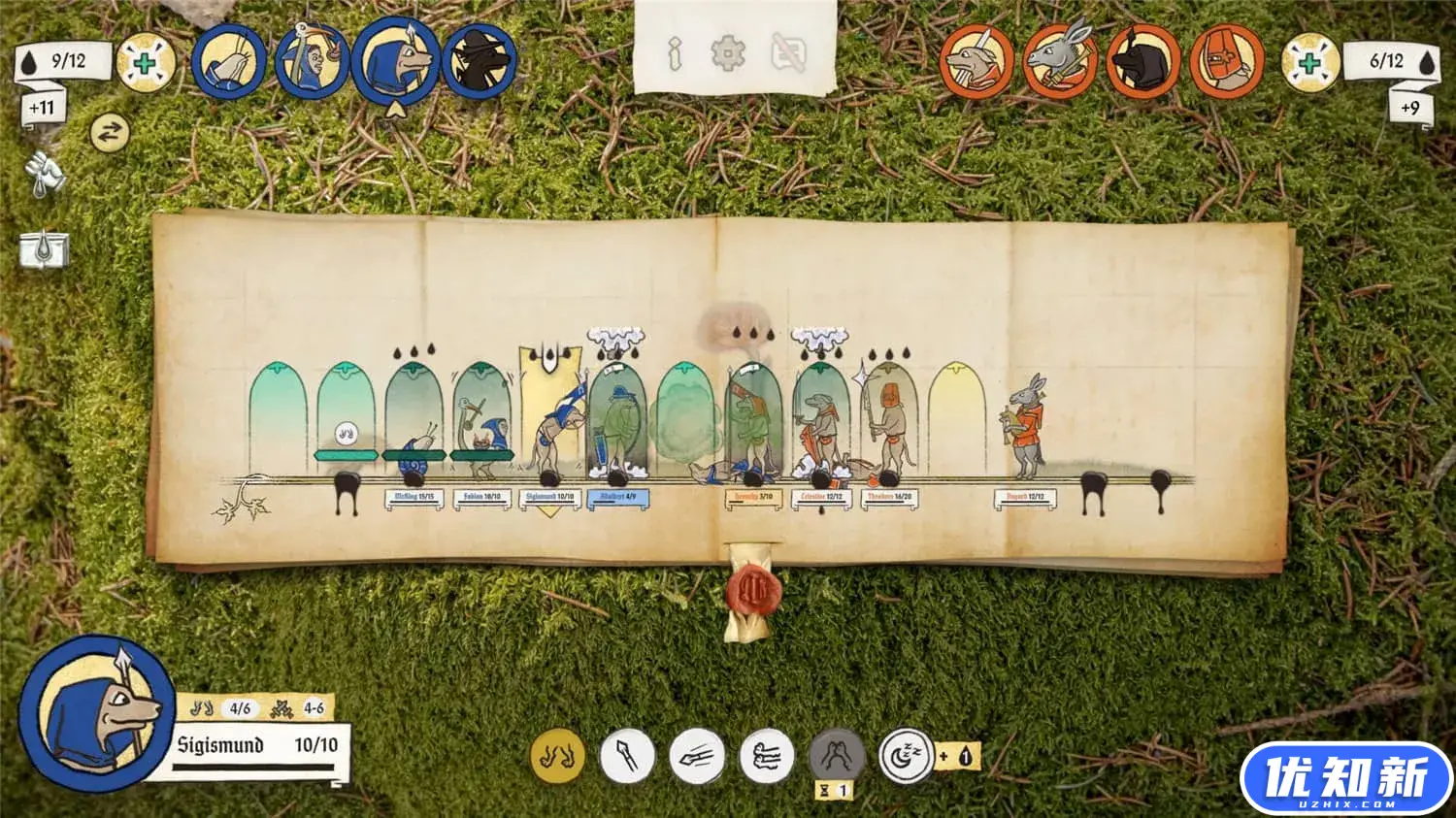Open settings via the gear icon
The height and width of the screenshot is (818, 1456).
point(728,53)
